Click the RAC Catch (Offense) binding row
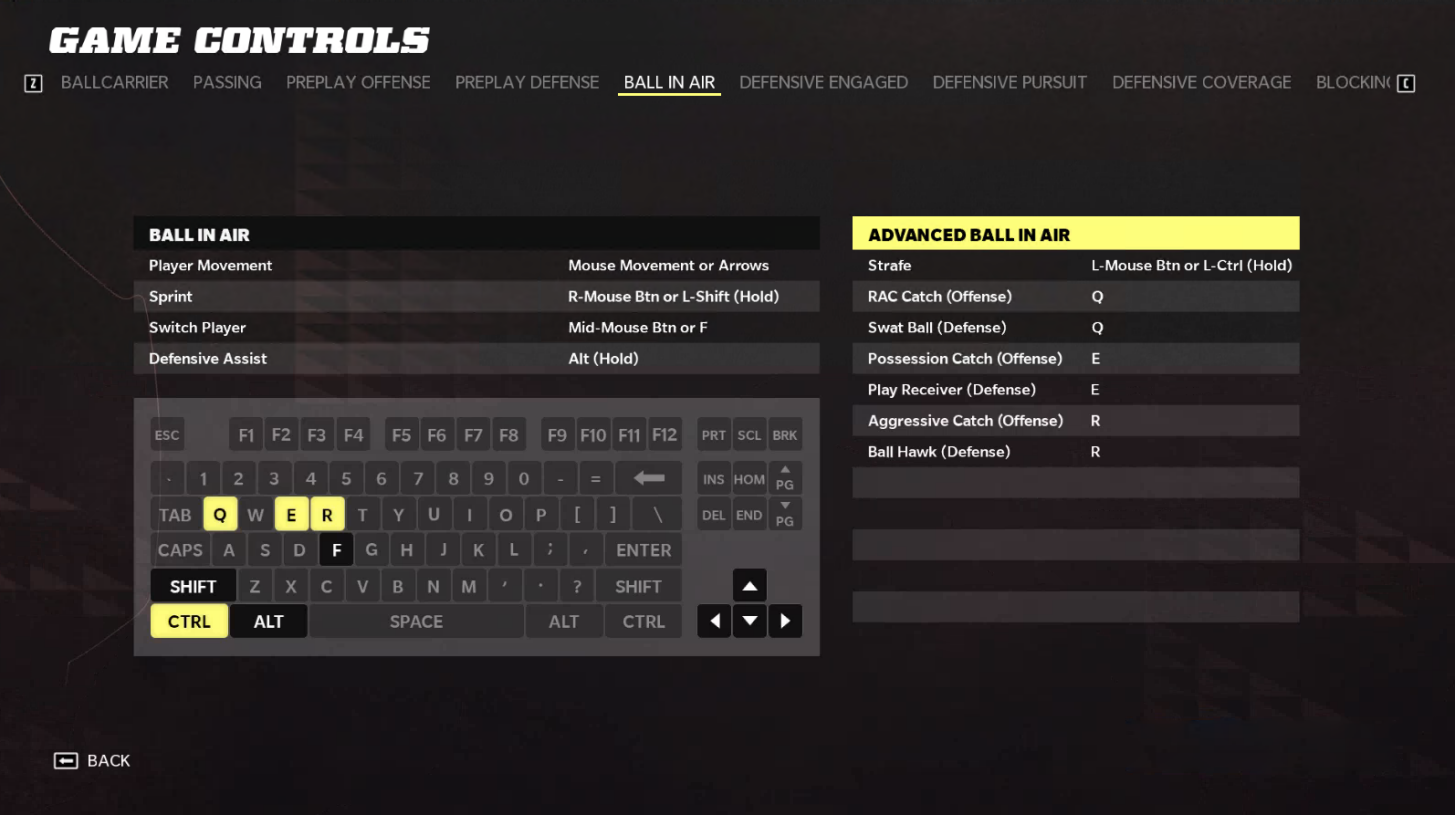The width and height of the screenshot is (1455, 815). tap(1075, 296)
